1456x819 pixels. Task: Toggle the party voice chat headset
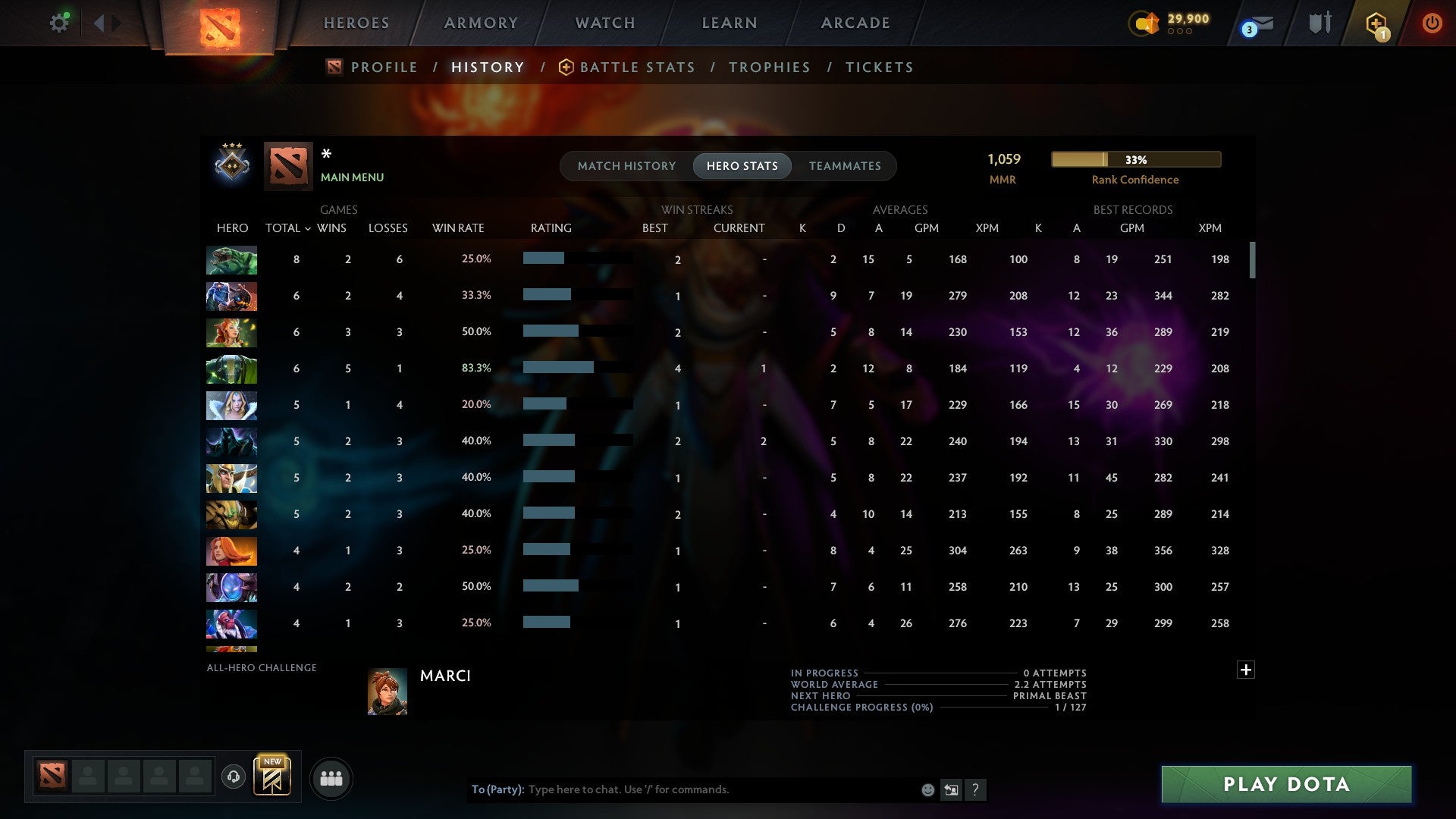[x=233, y=778]
